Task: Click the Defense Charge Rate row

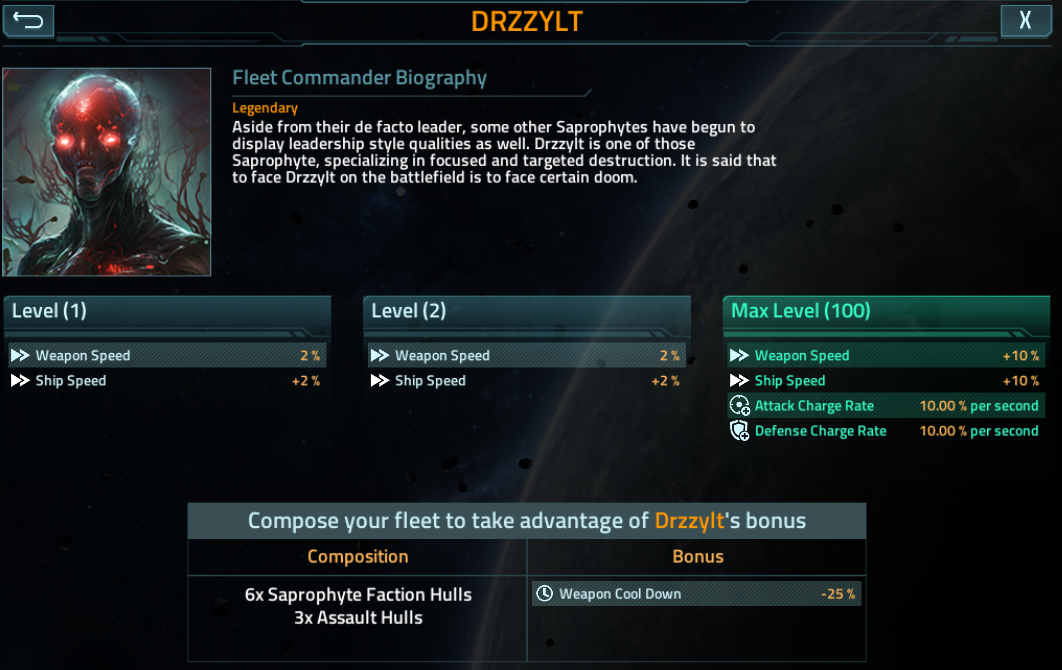Action: pos(884,431)
